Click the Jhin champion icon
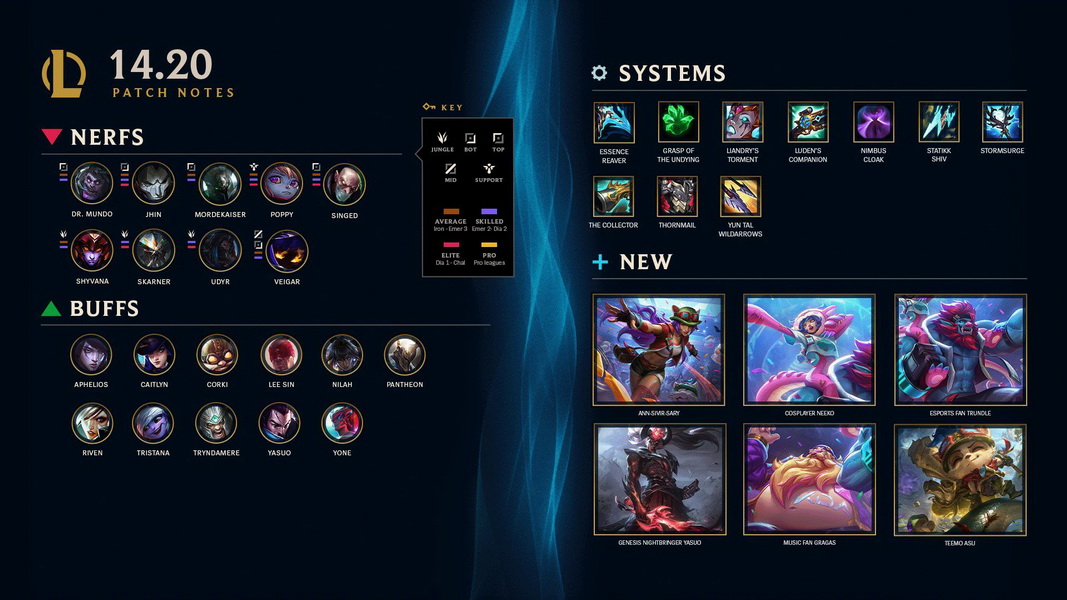Image resolution: width=1067 pixels, height=600 pixels. coord(154,184)
